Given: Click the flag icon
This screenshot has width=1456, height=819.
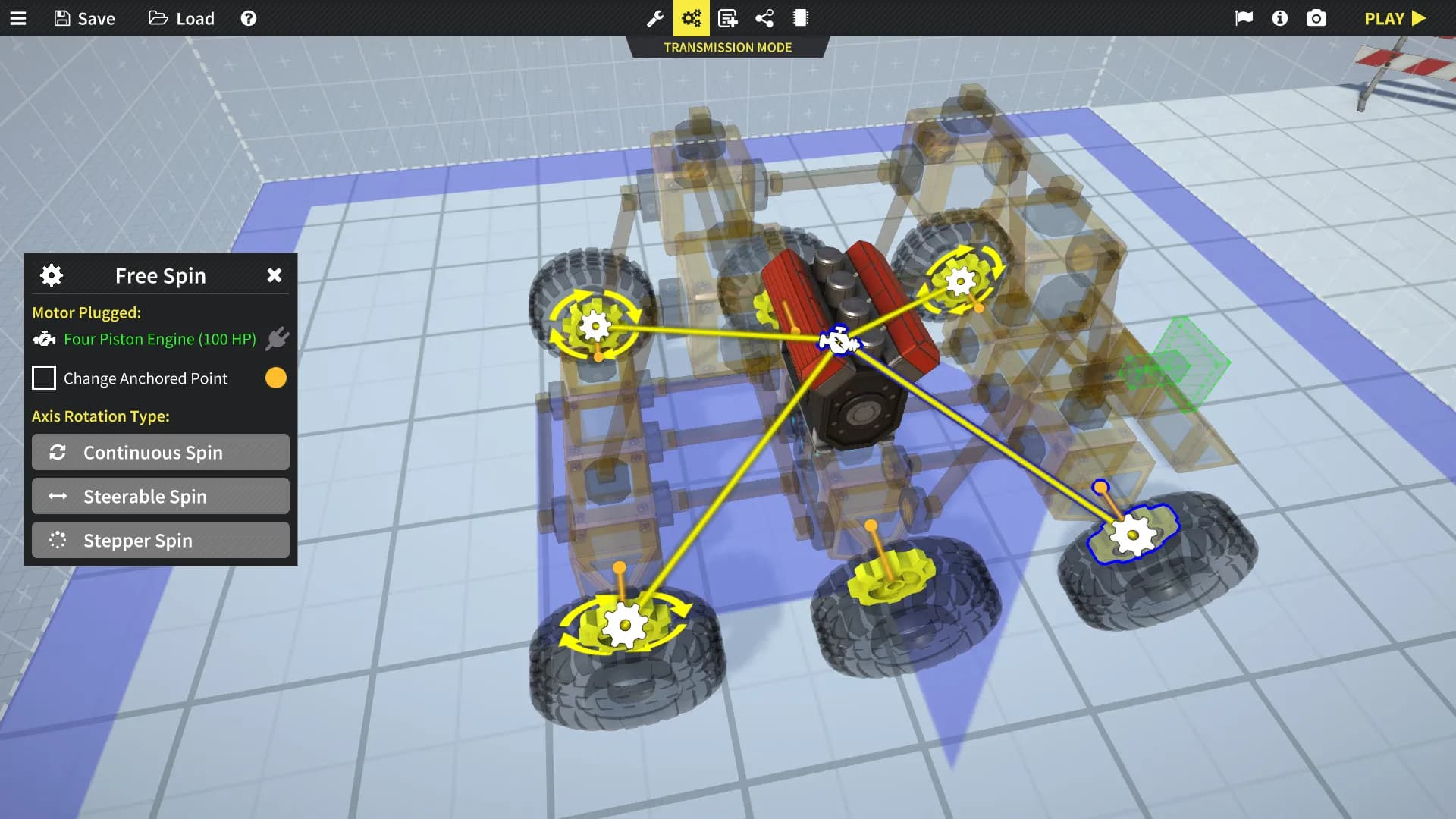Looking at the screenshot, I should (1244, 18).
